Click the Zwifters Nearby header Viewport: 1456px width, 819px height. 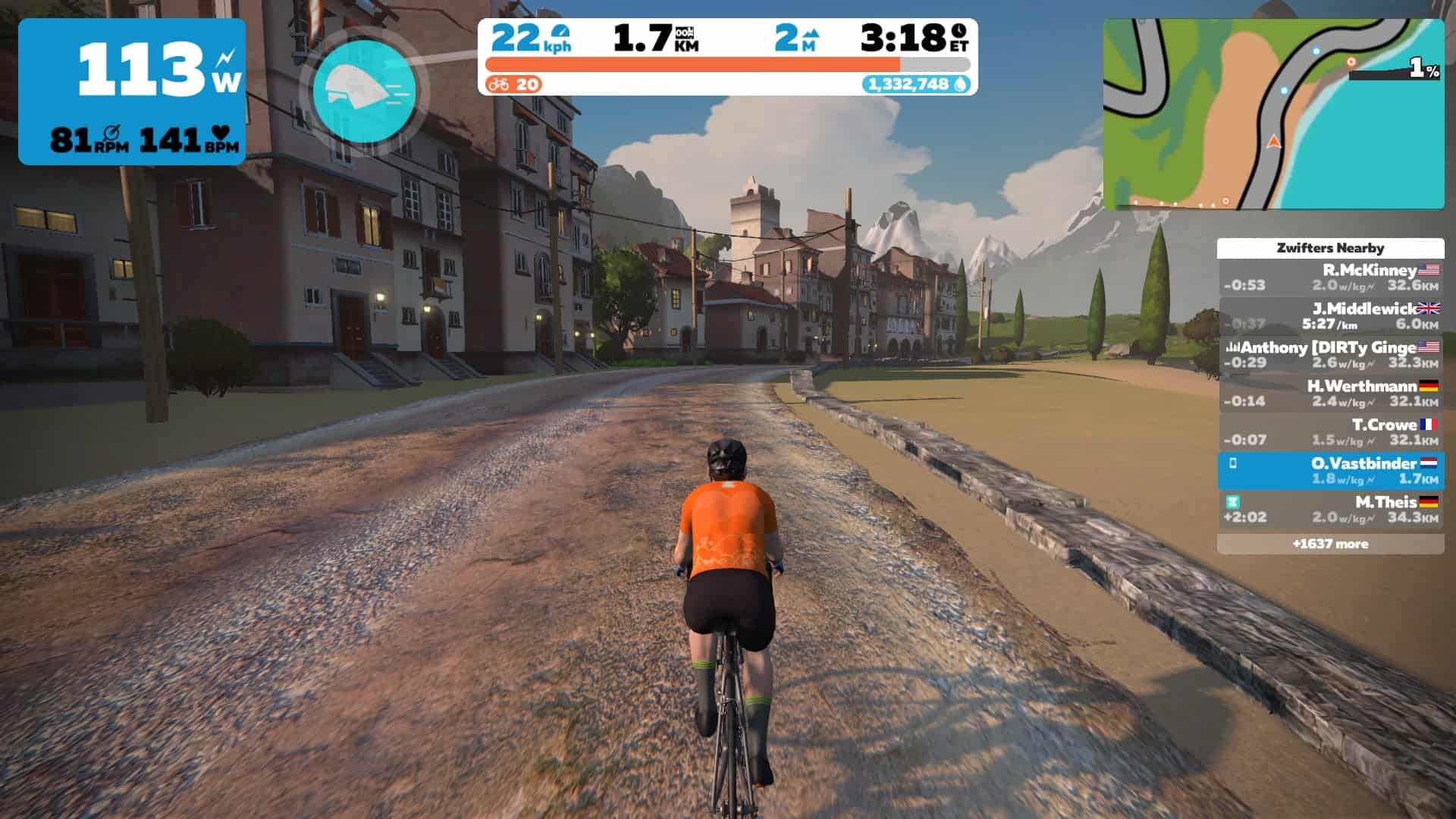pyautogui.click(x=1331, y=248)
